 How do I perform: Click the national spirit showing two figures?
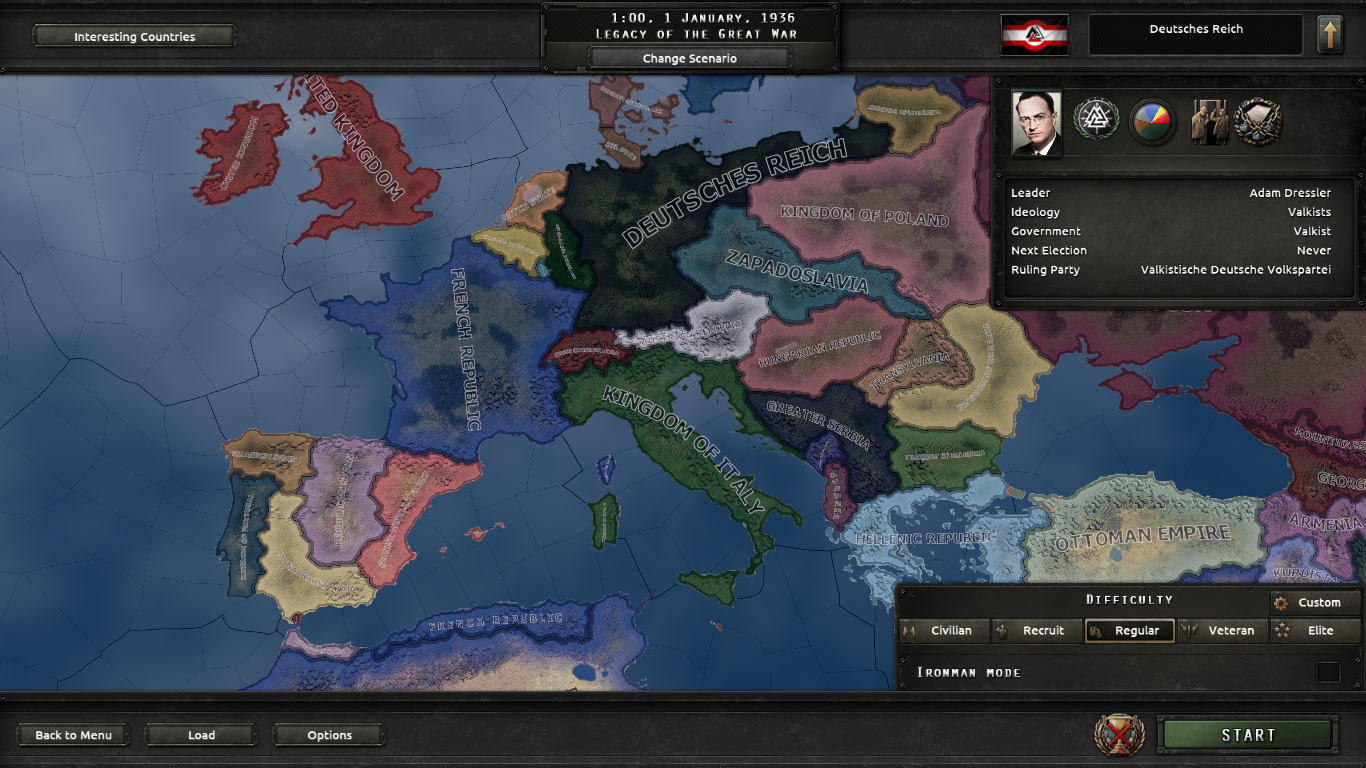click(x=1210, y=122)
